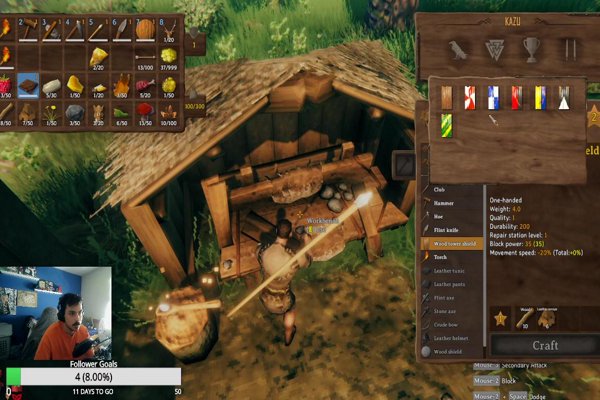This screenshot has width=600, height=400.
Task: Select the raspberries inventory slot
Action: (x=6, y=83)
